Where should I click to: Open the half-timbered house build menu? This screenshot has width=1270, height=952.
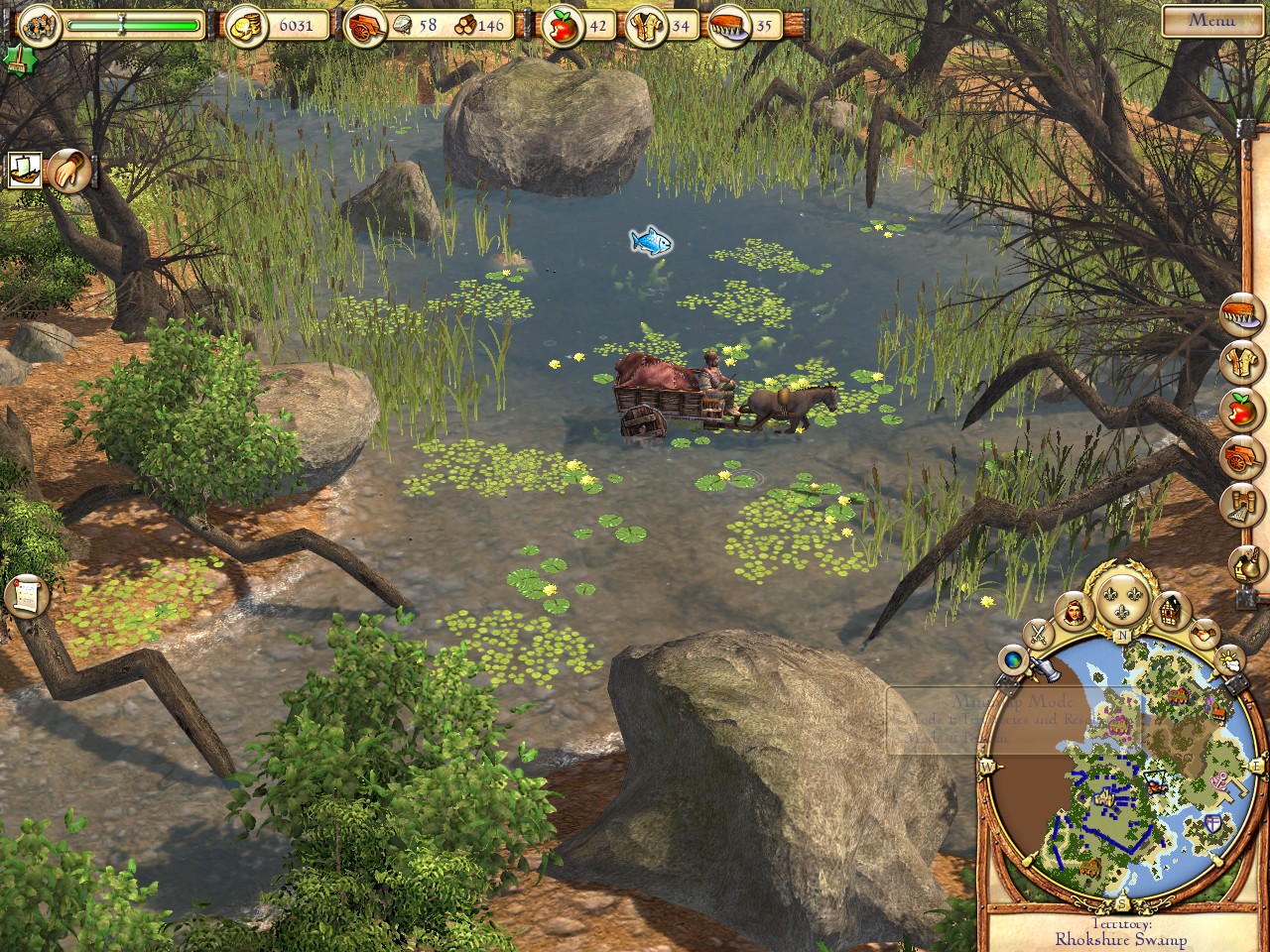[1172, 612]
